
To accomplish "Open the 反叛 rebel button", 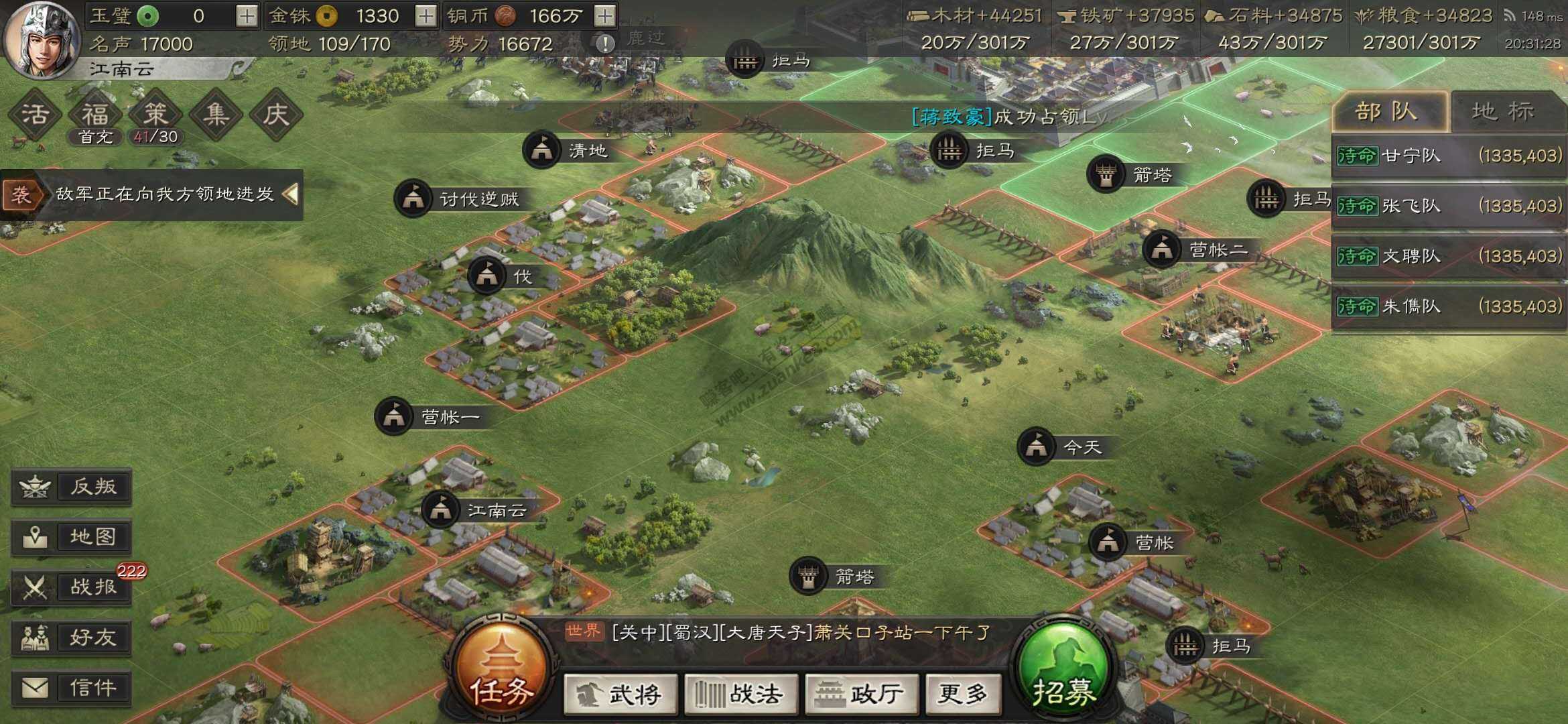I will (72, 487).
